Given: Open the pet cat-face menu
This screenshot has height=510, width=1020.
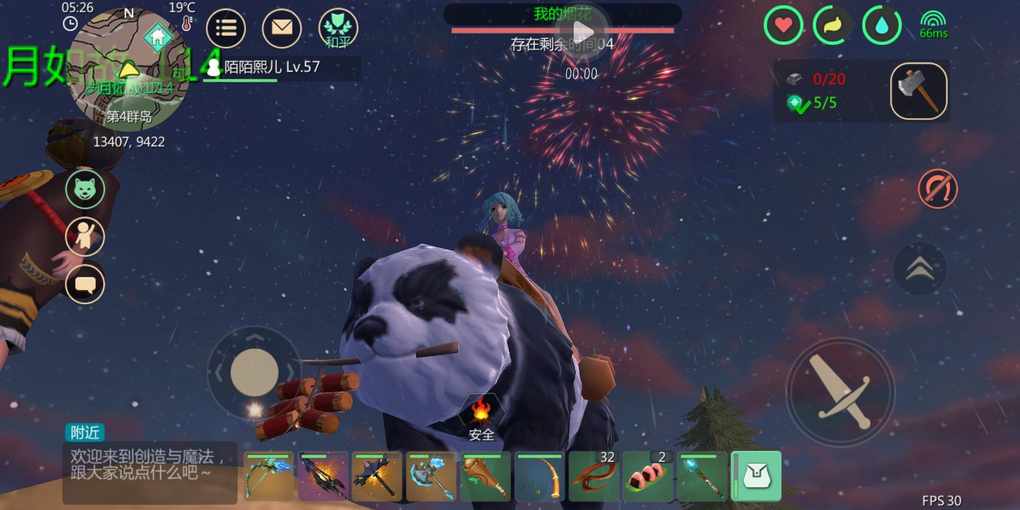Looking at the screenshot, I should 85,188.
